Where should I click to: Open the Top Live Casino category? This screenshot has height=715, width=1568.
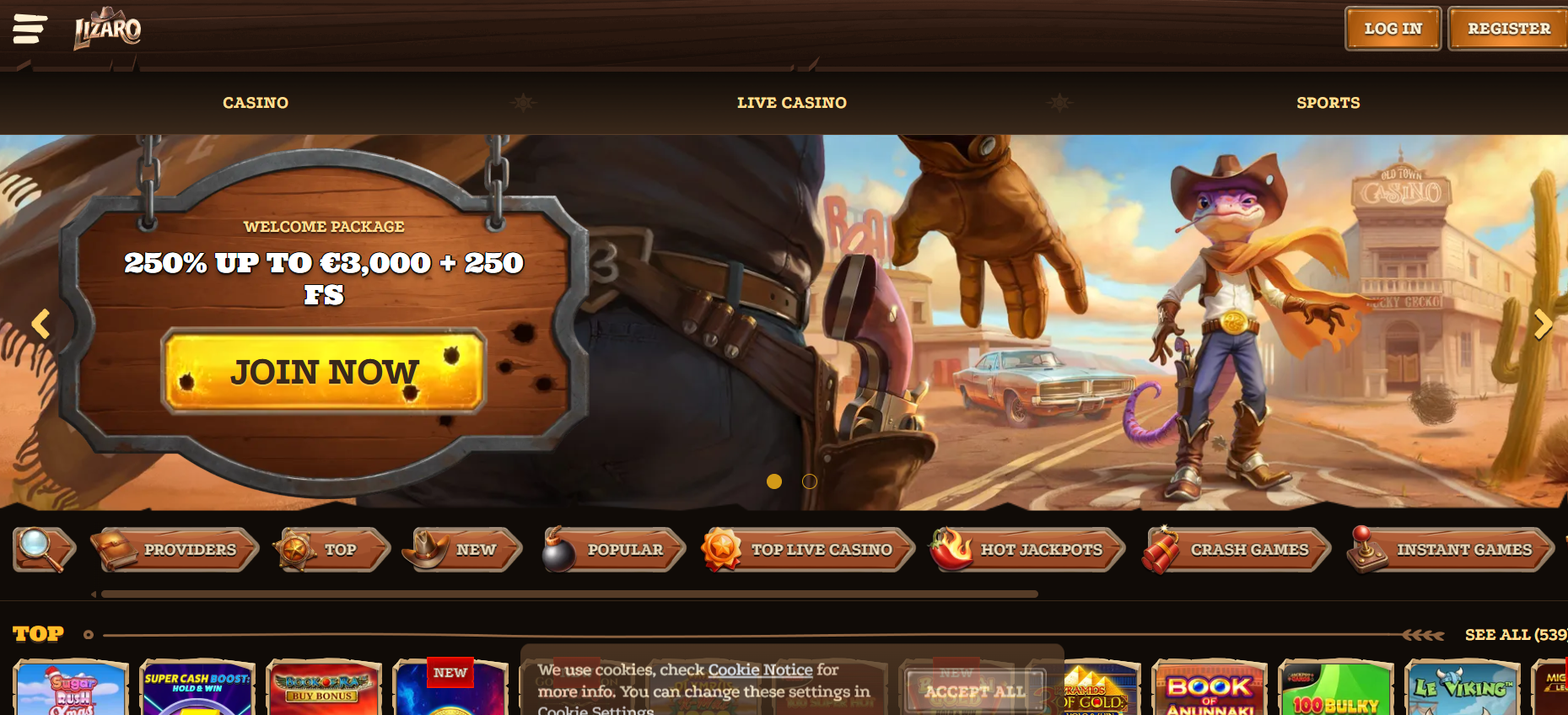[x=808, y=550]
